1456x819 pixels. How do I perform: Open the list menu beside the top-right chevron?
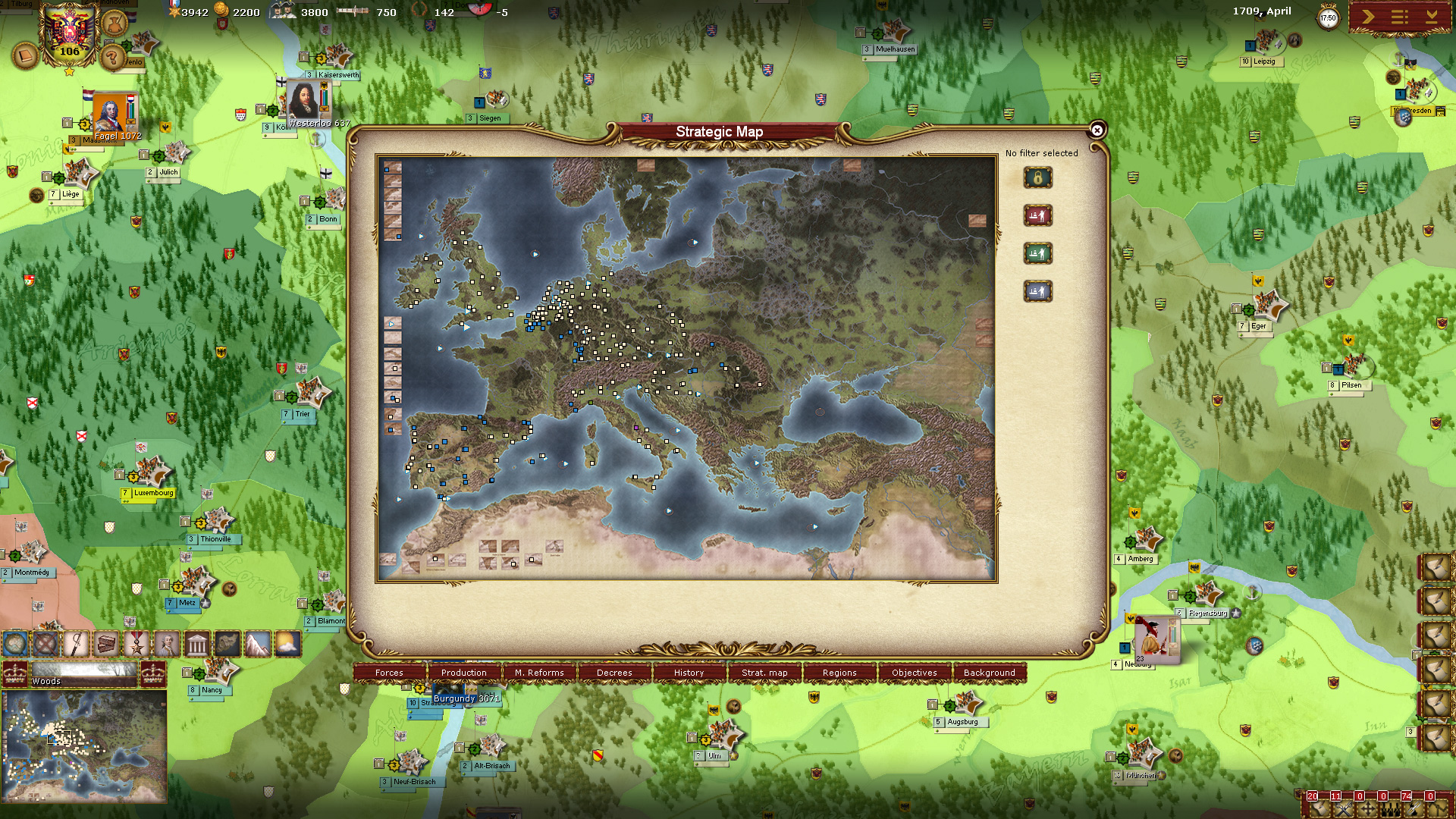1399,17
